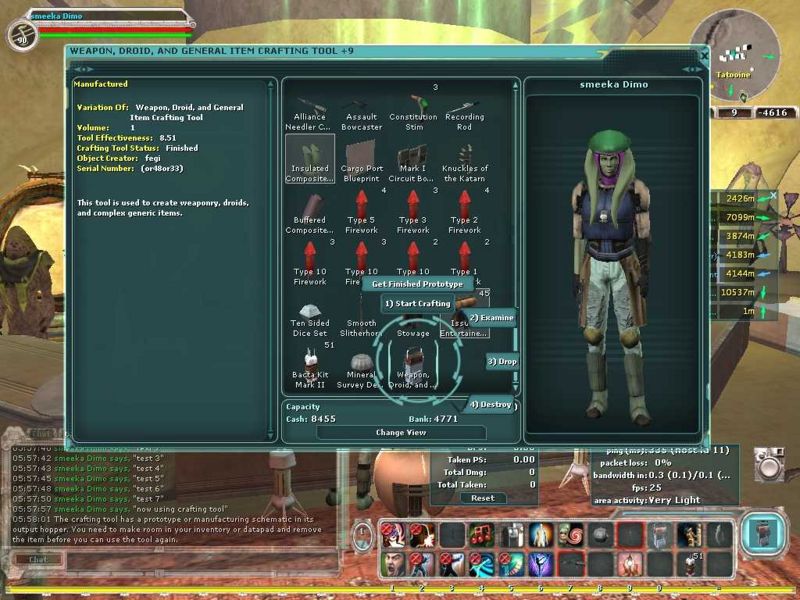Choose the Type 5 Firework item
800x600 pixels.
[361, 211]
